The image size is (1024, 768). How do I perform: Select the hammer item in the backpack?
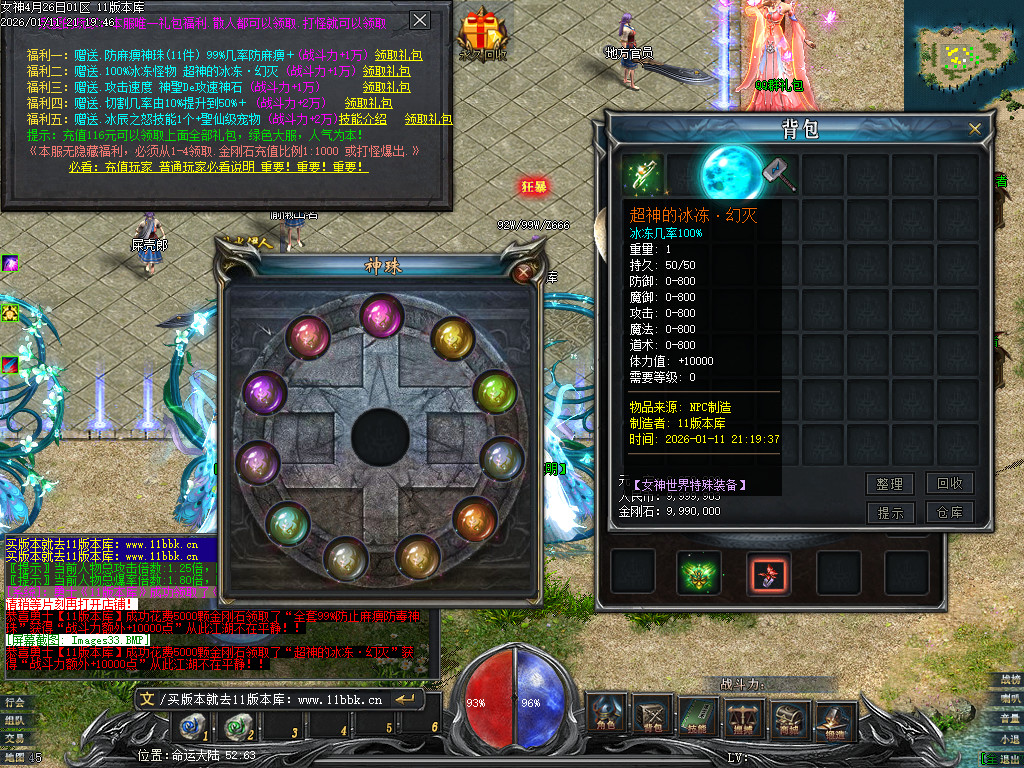pyautogui.click(x=779, y=174)
